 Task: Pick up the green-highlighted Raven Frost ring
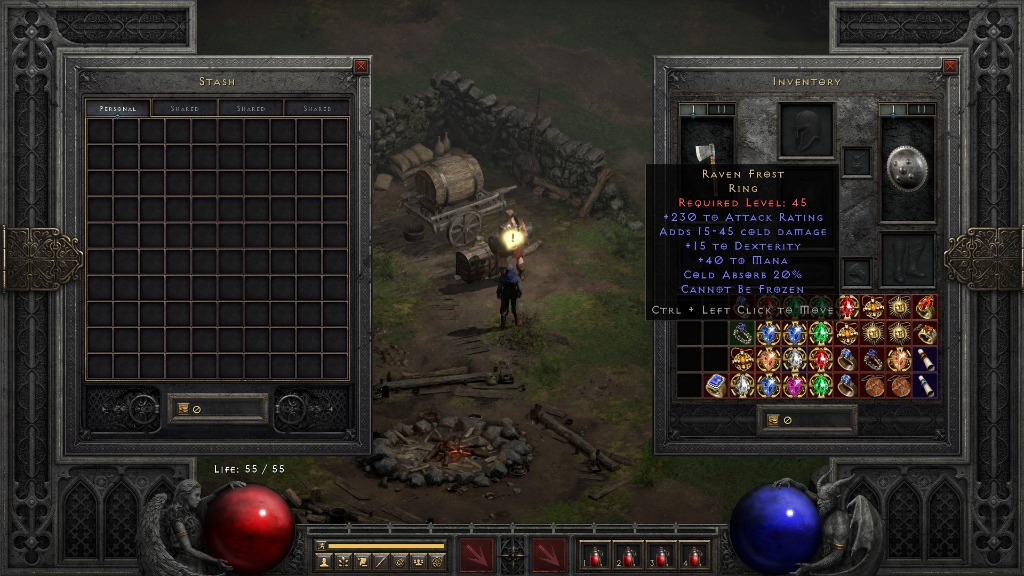click(742, 333)
